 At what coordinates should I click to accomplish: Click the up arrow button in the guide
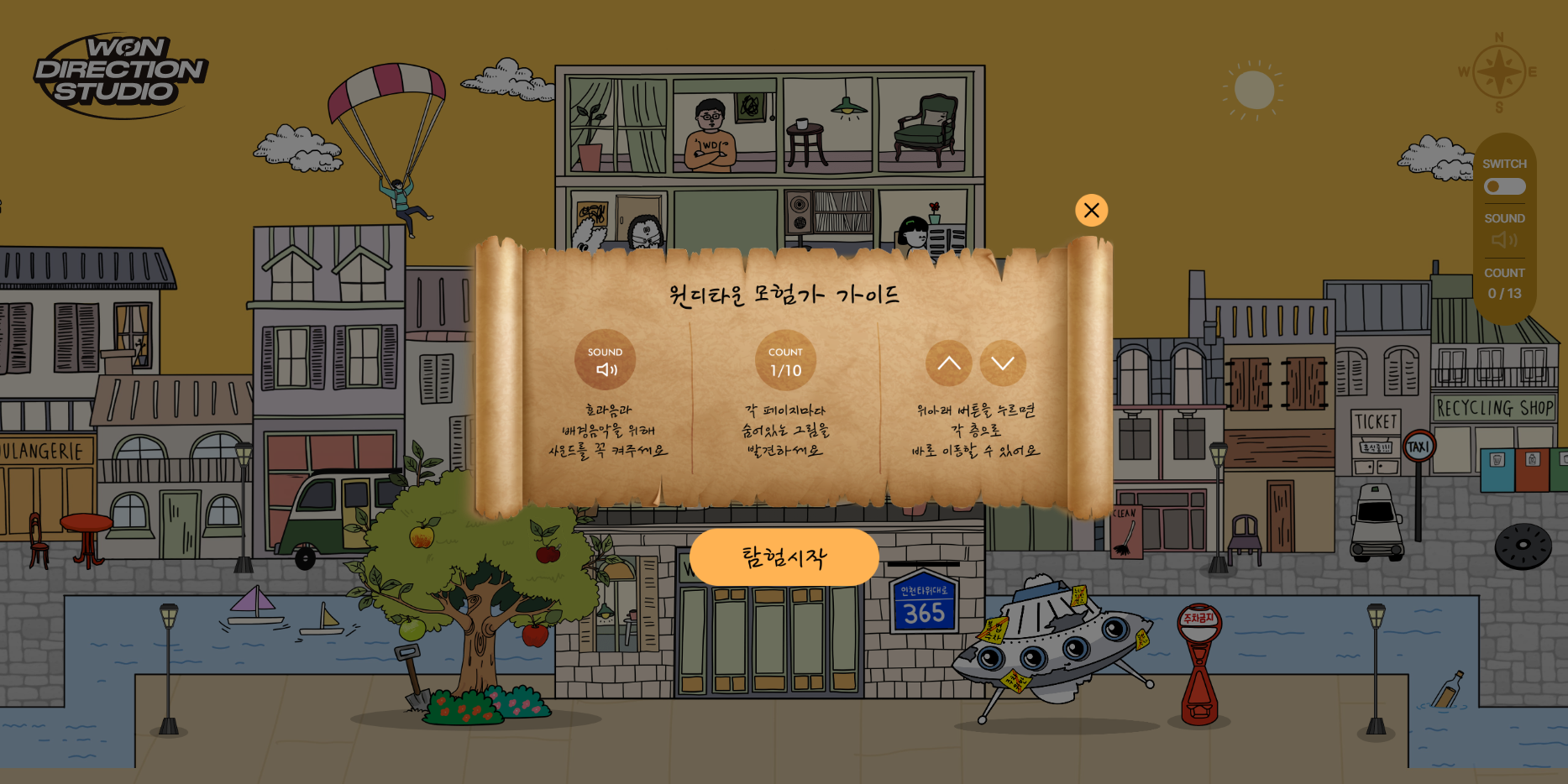948,363
